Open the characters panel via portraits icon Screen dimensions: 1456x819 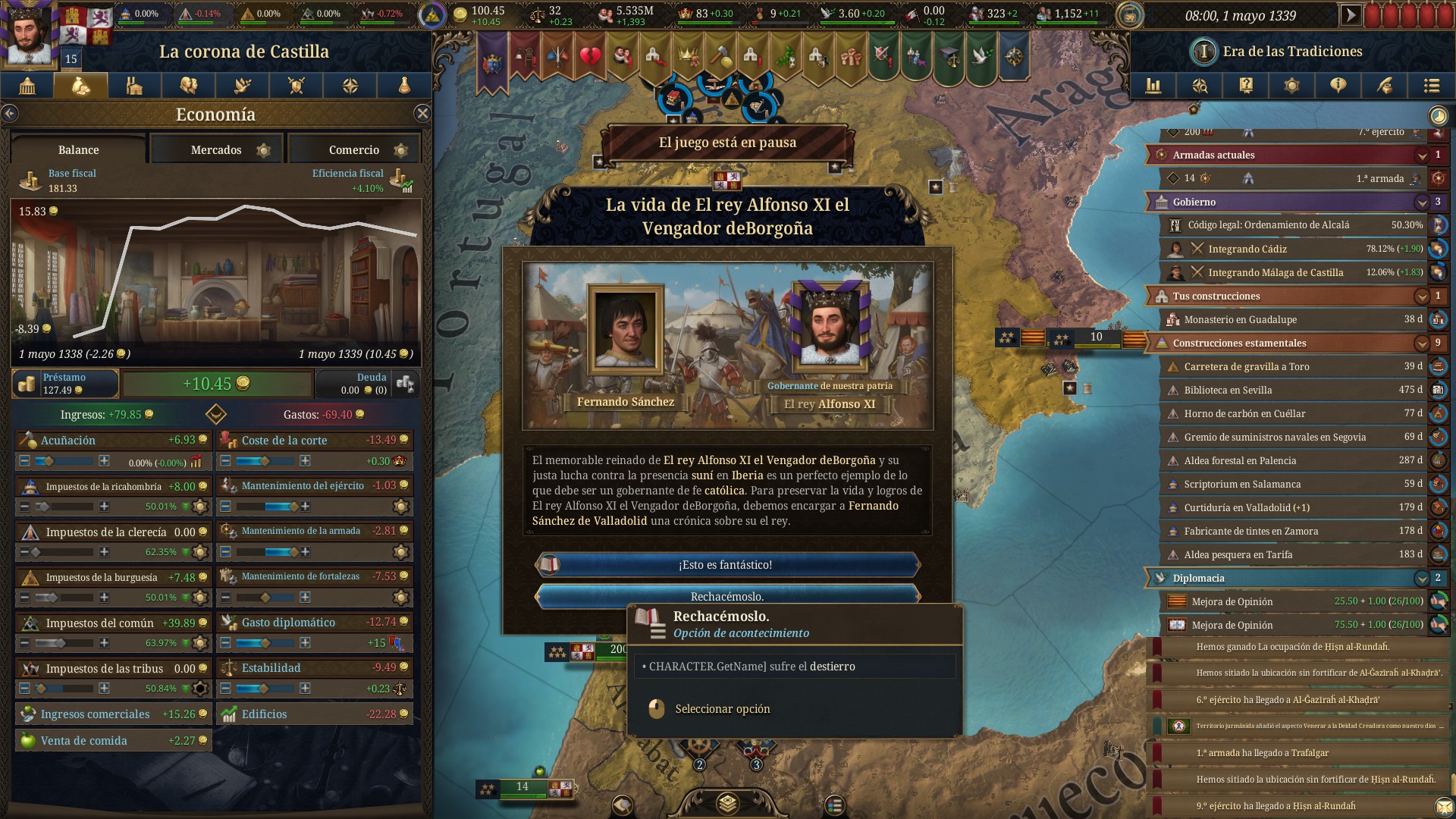(x=188, y=86)
